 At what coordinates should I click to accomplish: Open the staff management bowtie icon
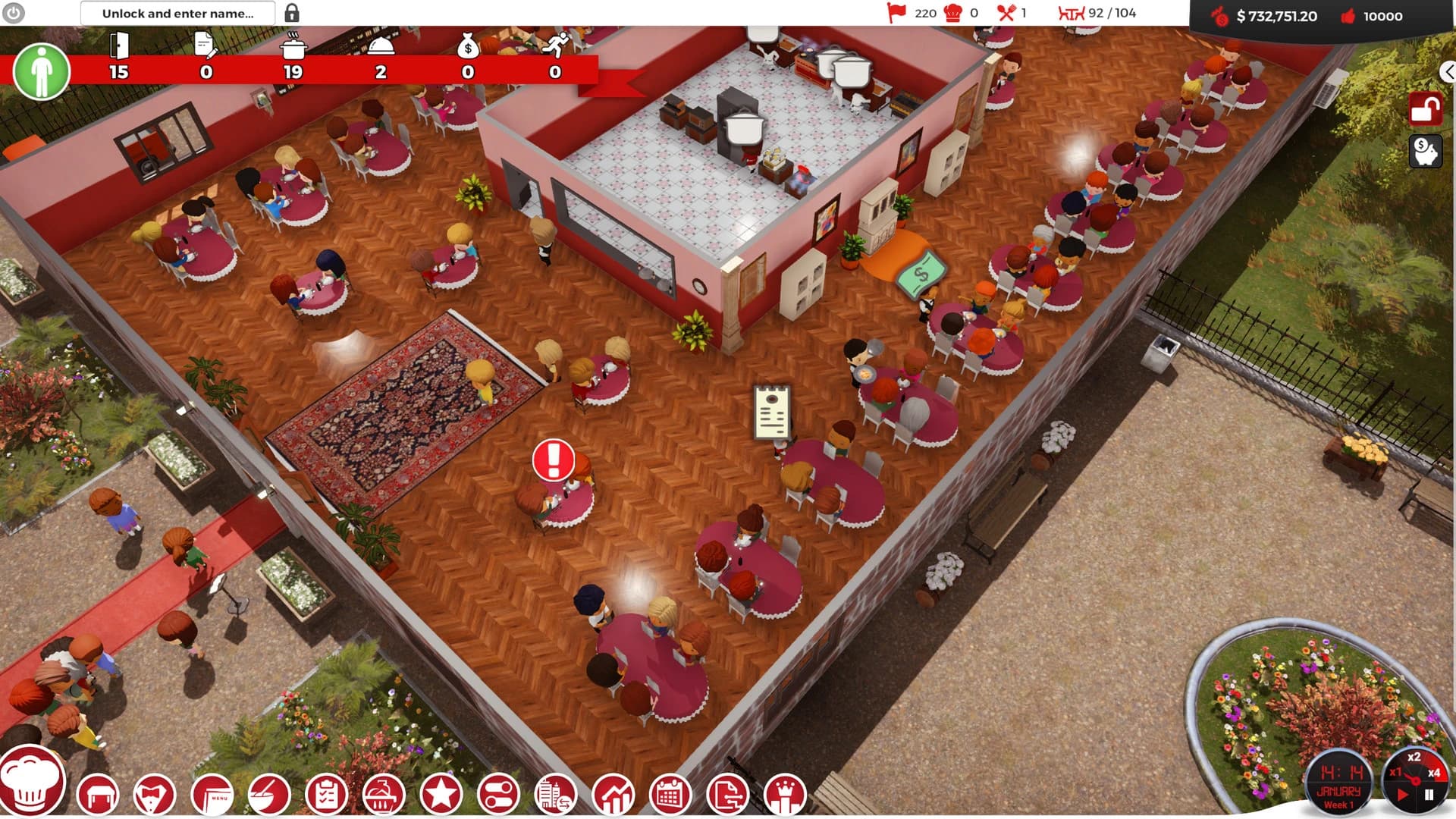tap(154, 794)
